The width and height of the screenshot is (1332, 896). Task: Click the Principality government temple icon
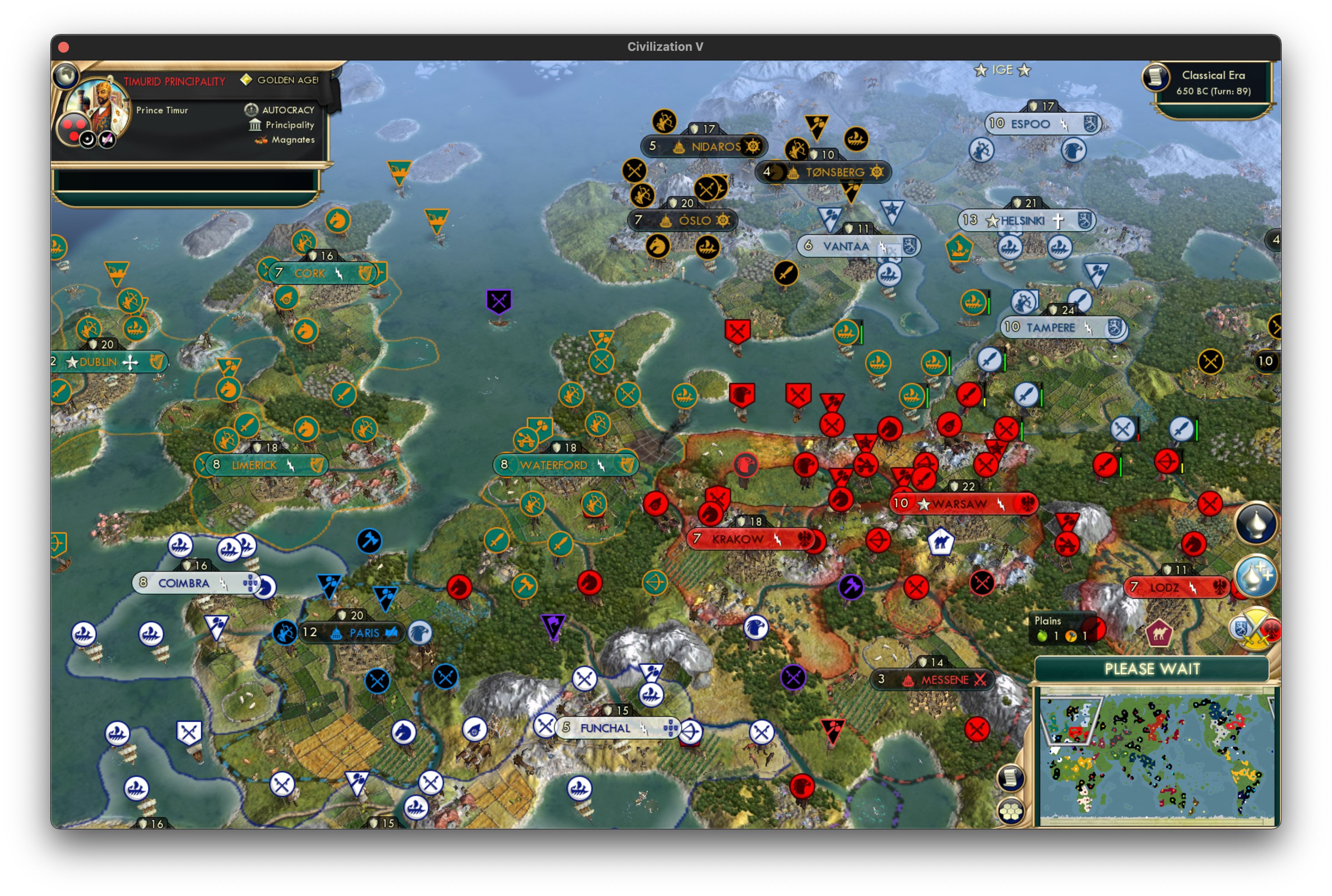tap(256, 125)
